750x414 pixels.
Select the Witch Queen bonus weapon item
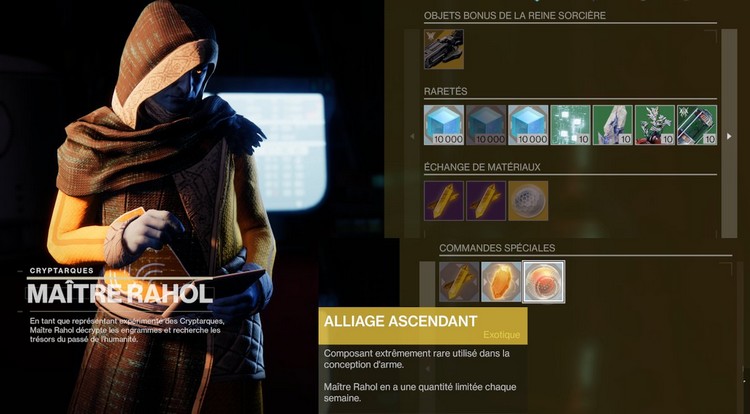[x=444, y=49]
